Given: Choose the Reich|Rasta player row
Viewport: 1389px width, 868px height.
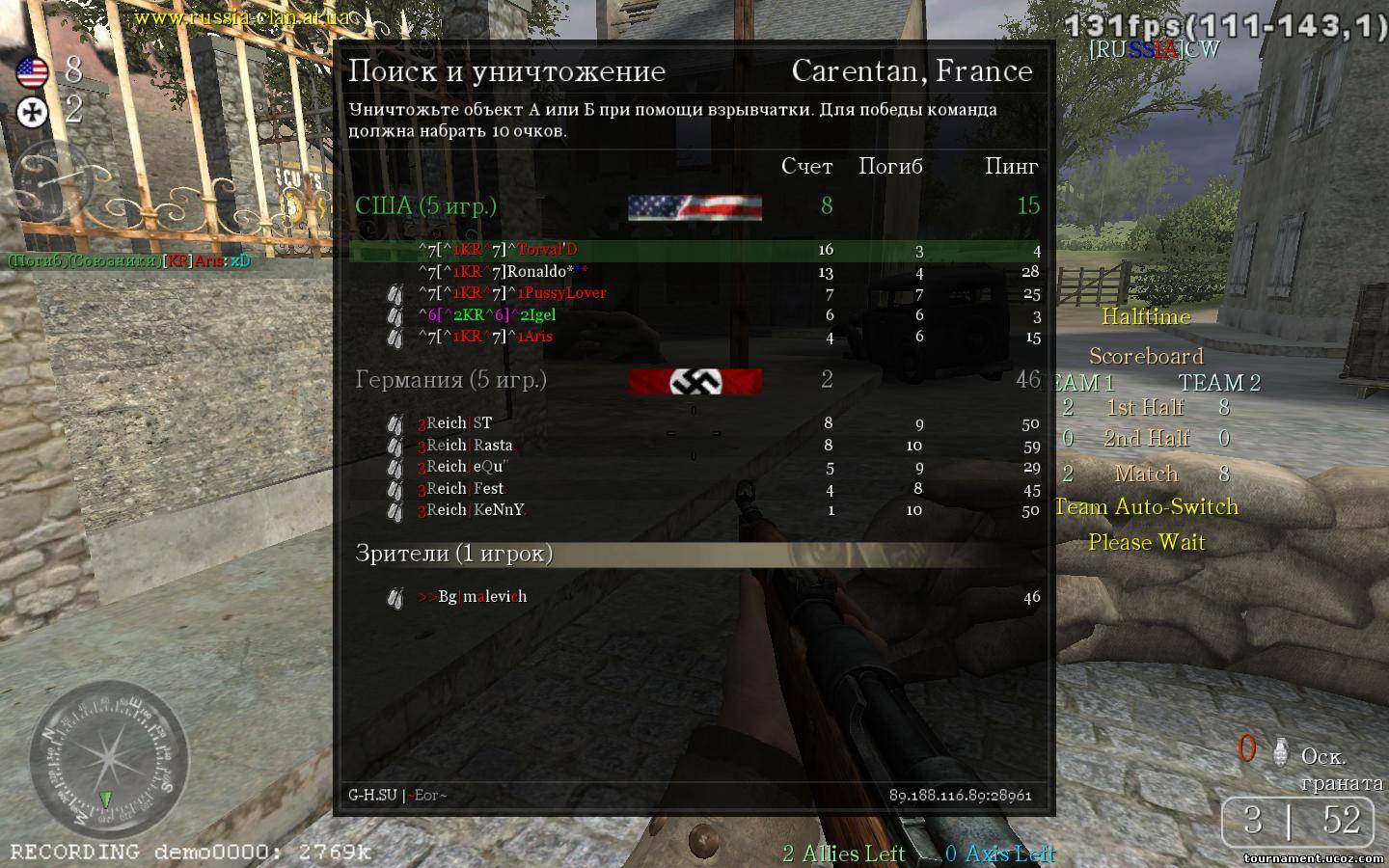Looking at the screenshot, I should point(694,446).
